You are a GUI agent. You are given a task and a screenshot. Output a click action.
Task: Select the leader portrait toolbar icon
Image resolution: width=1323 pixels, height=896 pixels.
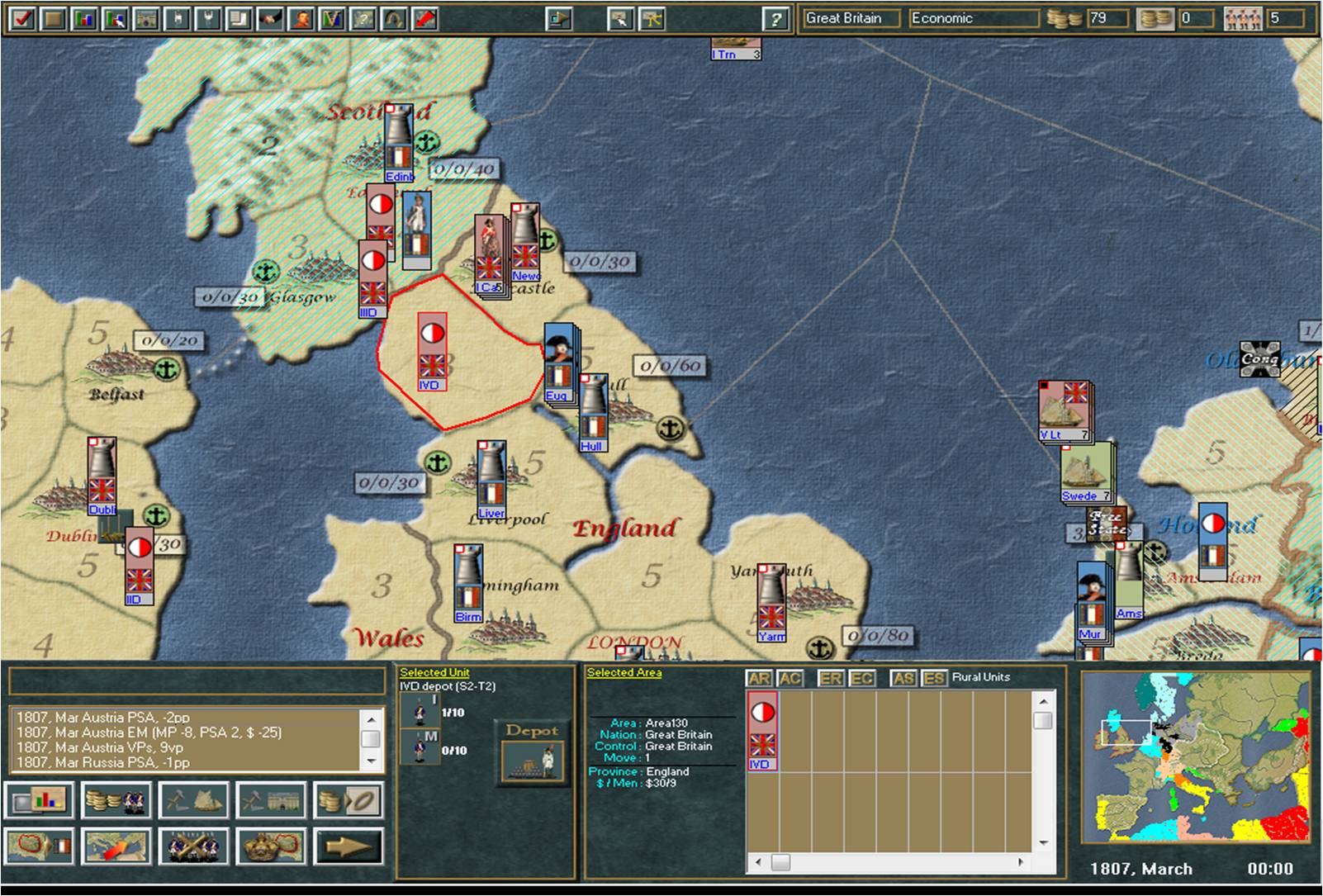[x=301, y=17]
